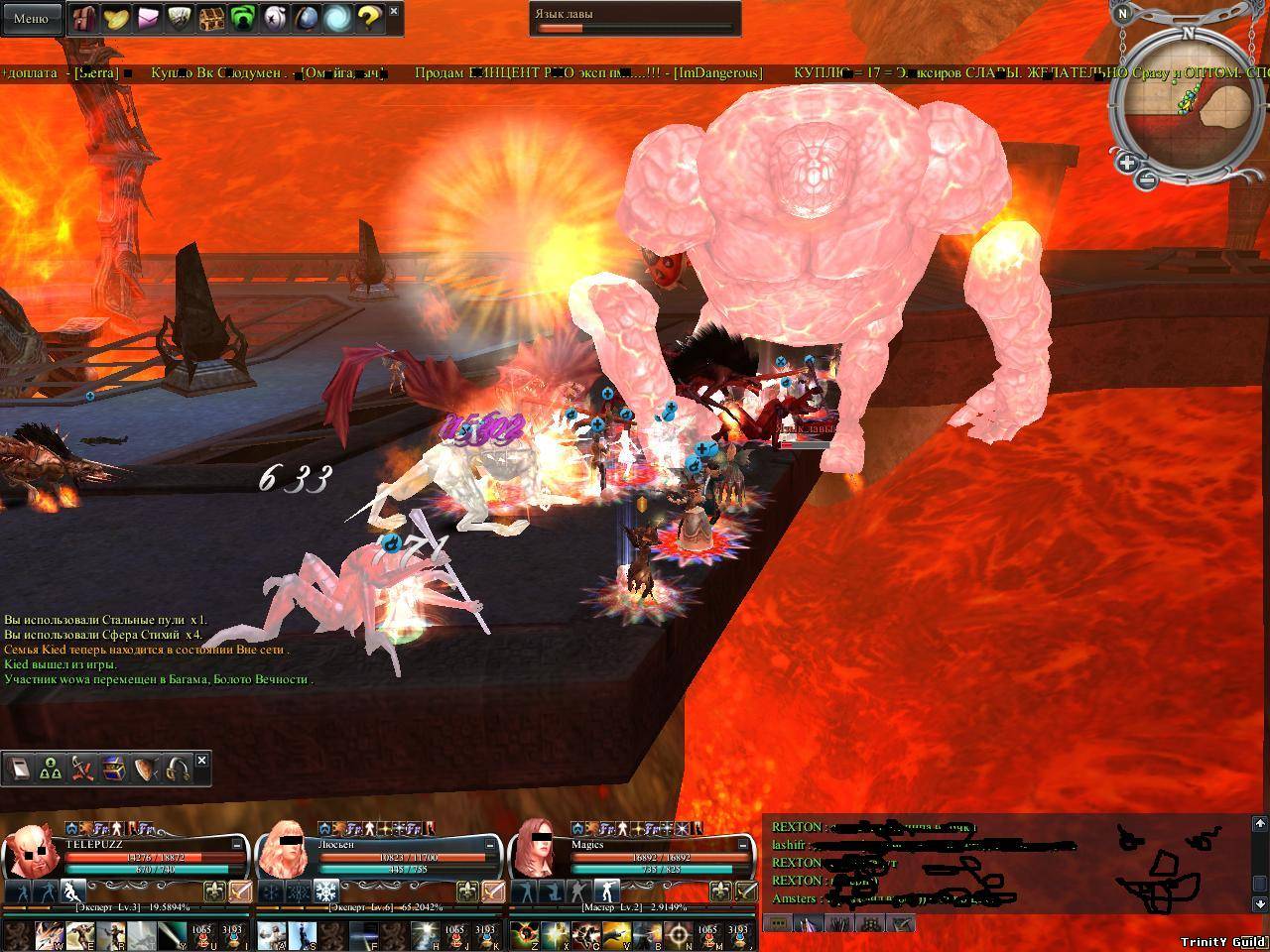
Task: Close the top icon toolbar
Action: pyautogui.click(x=394, y=11)
